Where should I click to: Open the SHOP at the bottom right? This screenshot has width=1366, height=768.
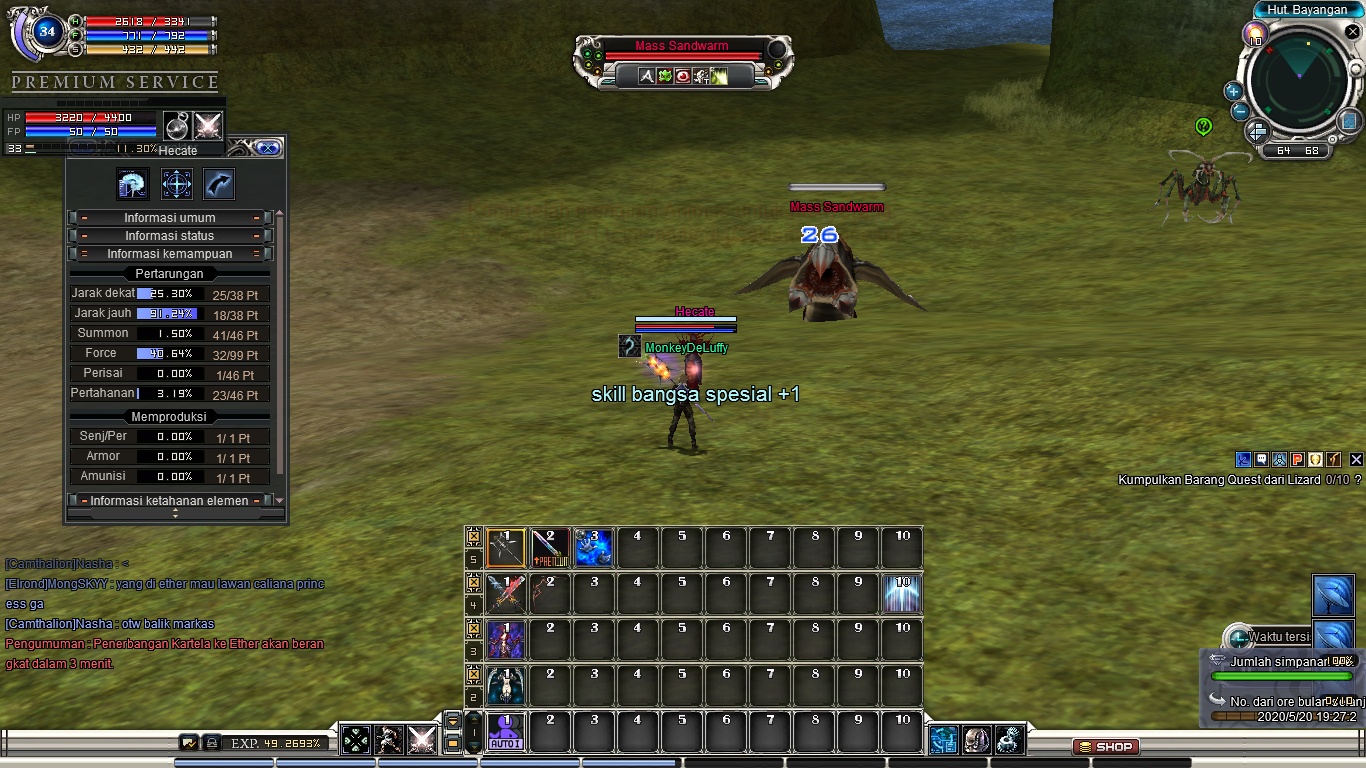coord(1106,746)
